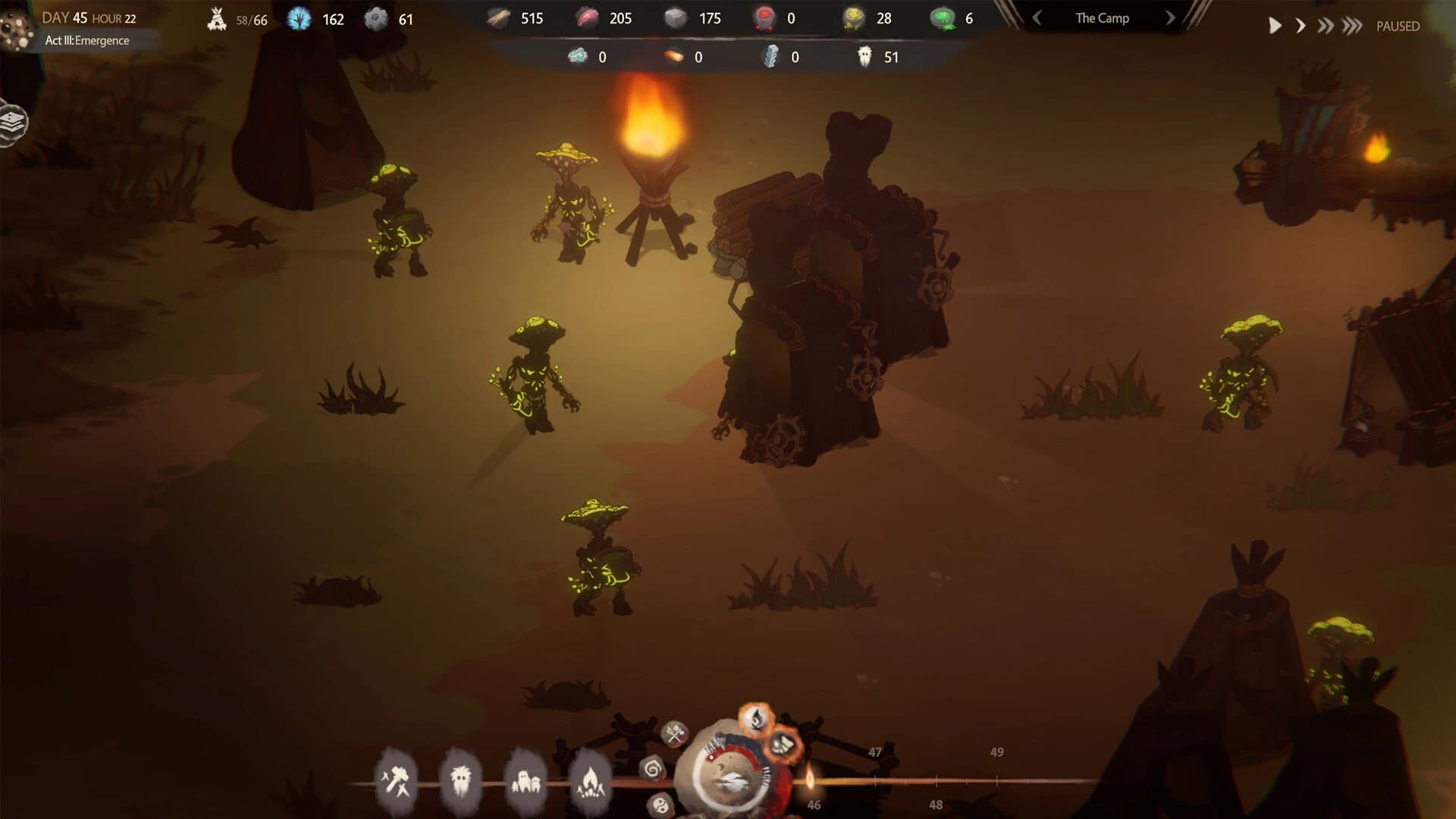Select The Camp location label

(x=1101, y=17)
